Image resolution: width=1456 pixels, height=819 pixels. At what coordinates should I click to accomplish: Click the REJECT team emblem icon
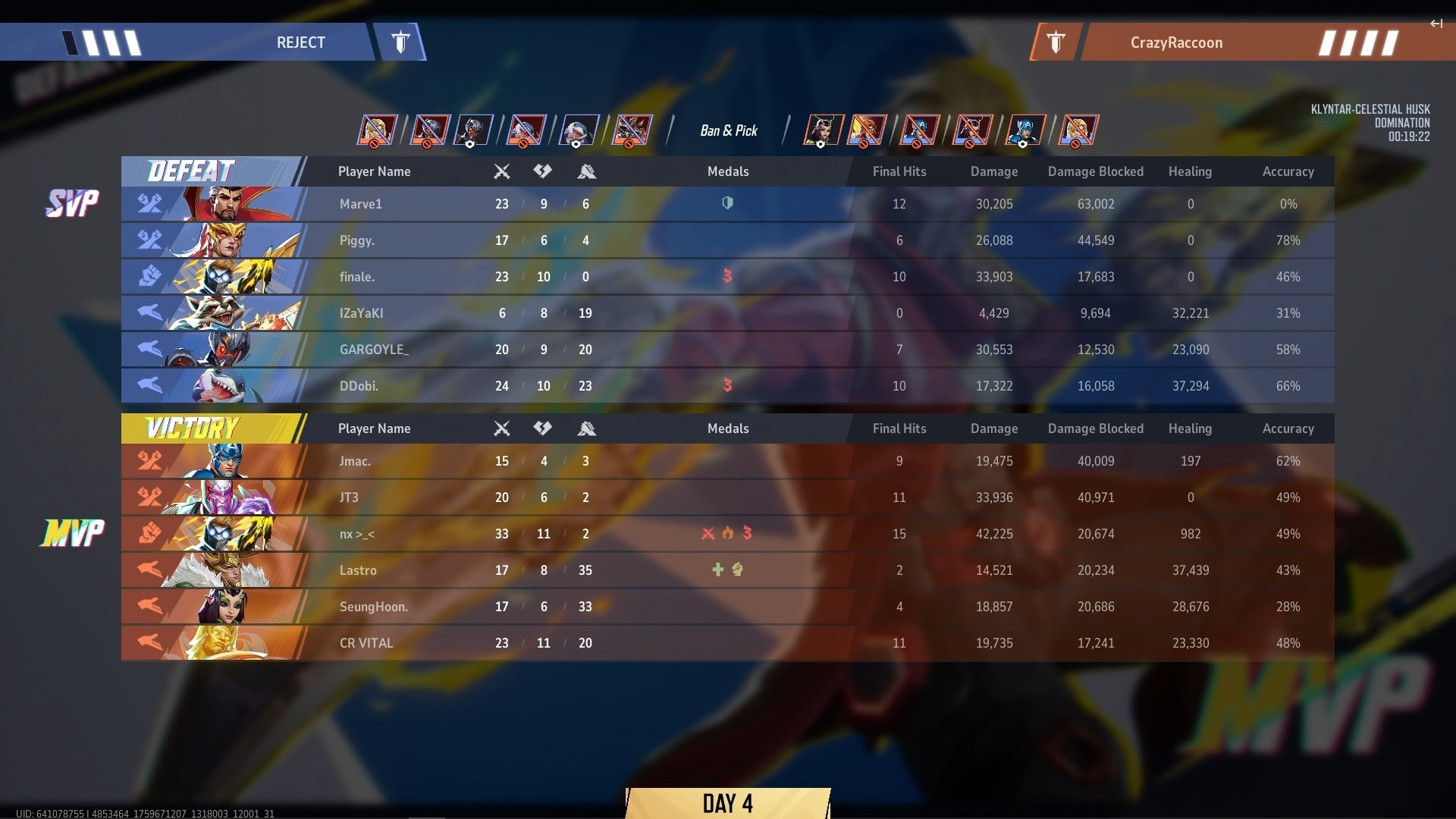coord(401,42)
